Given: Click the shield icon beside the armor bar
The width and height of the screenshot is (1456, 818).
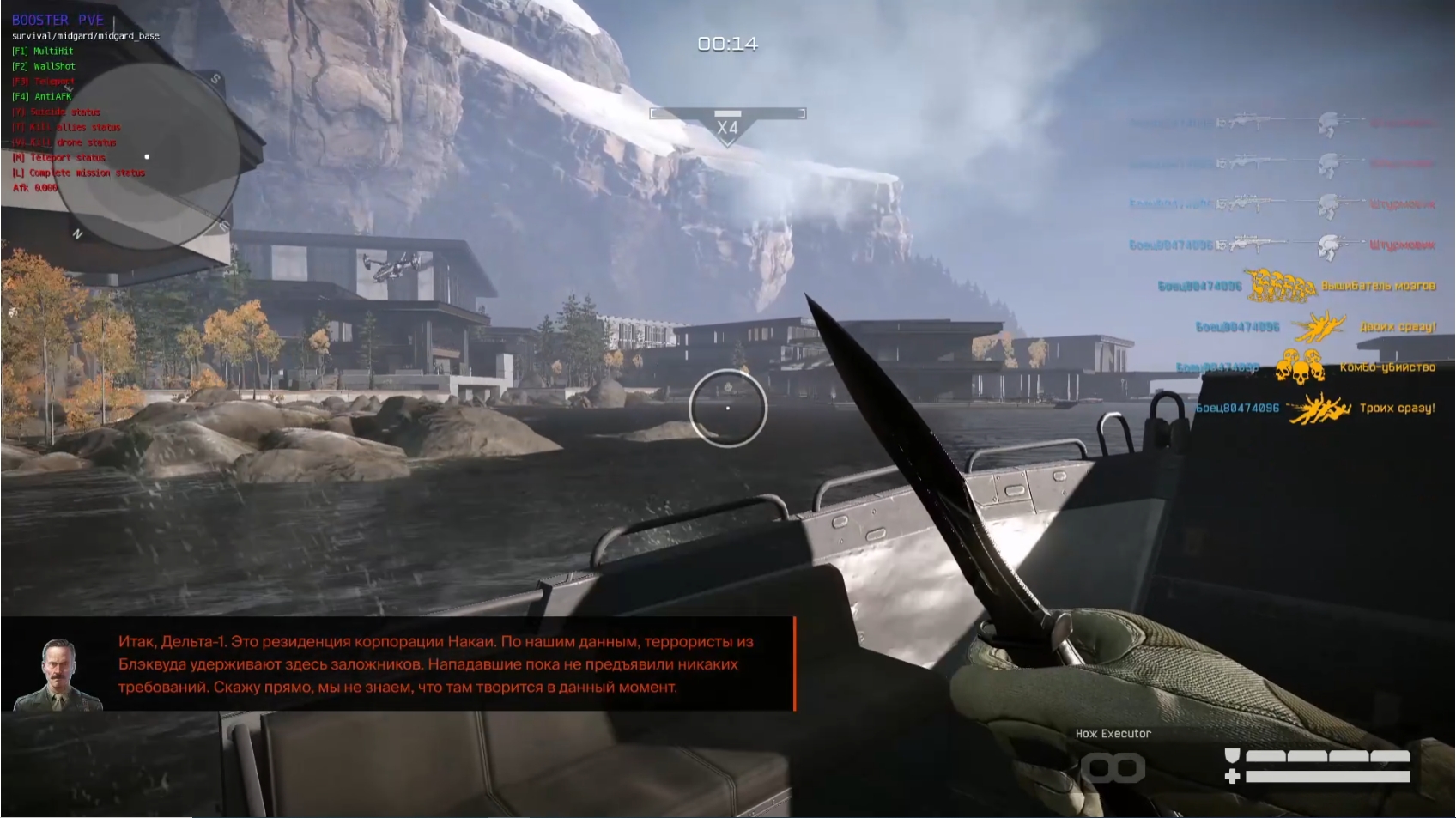Looking at the screenshot, I should (1233, 755).
